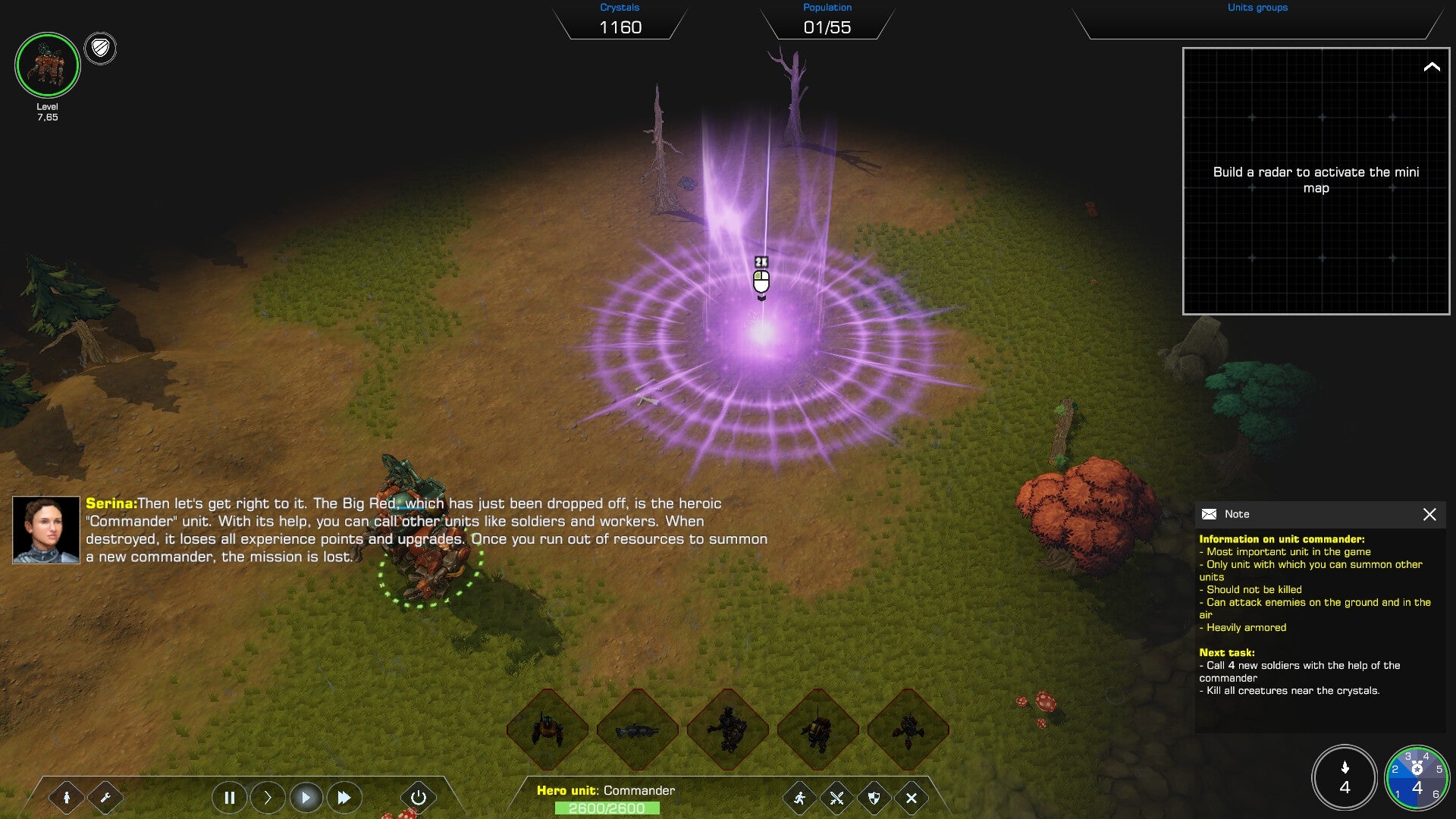Collapse the minimap with its chevron

(x=1432, y=67)
